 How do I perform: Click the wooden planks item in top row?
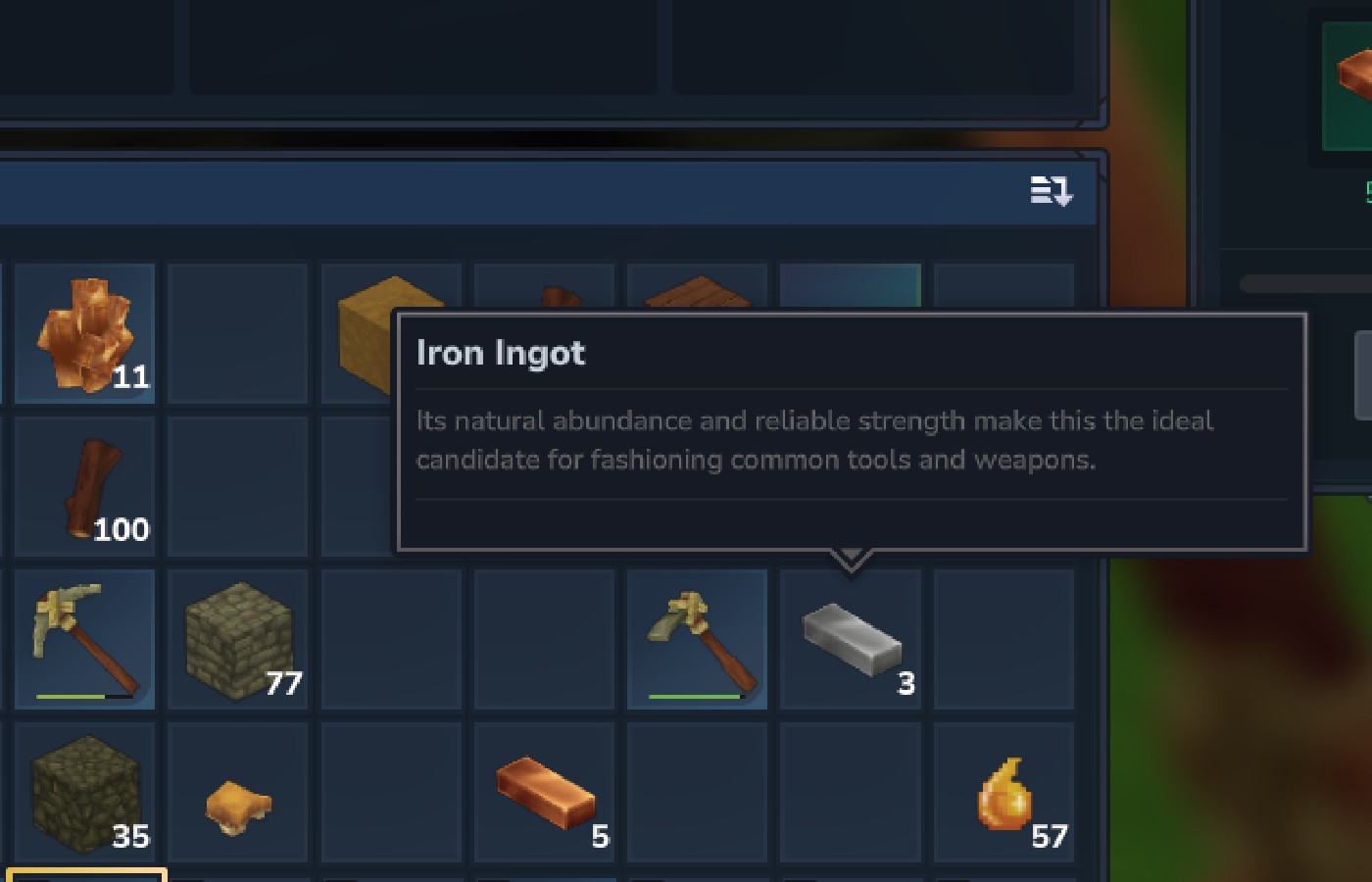pyautogui.click(x=697, y=294)
